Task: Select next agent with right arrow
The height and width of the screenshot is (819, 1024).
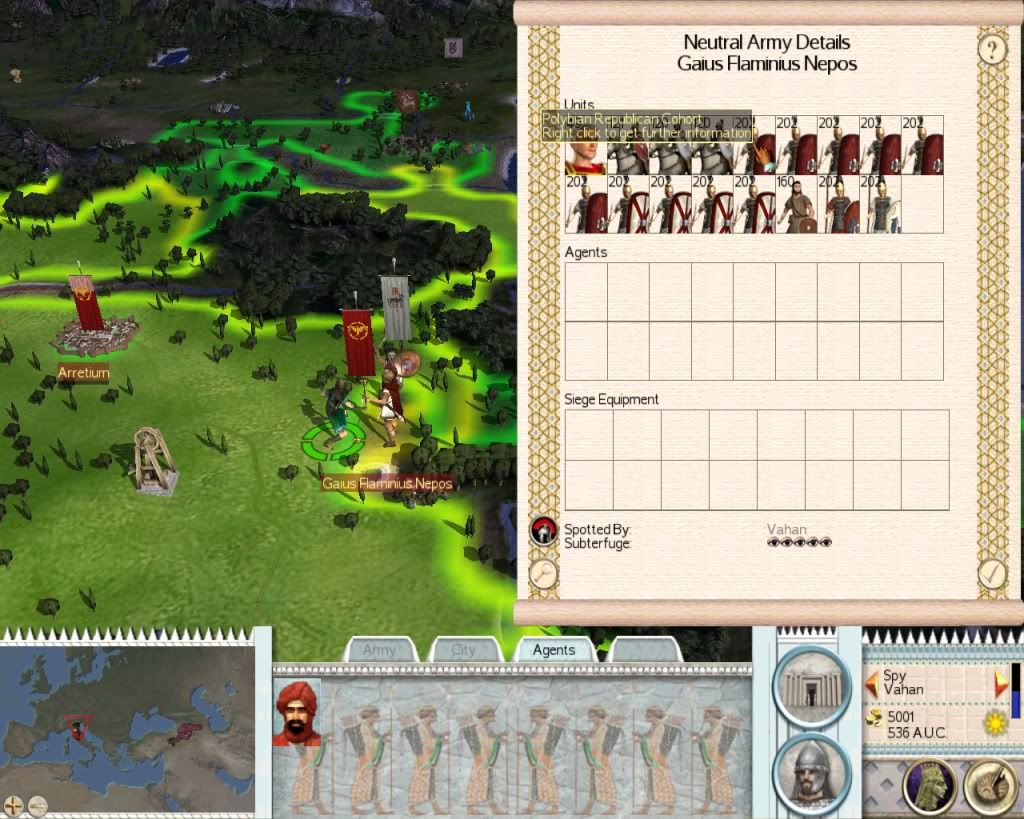Action: 1001,684
